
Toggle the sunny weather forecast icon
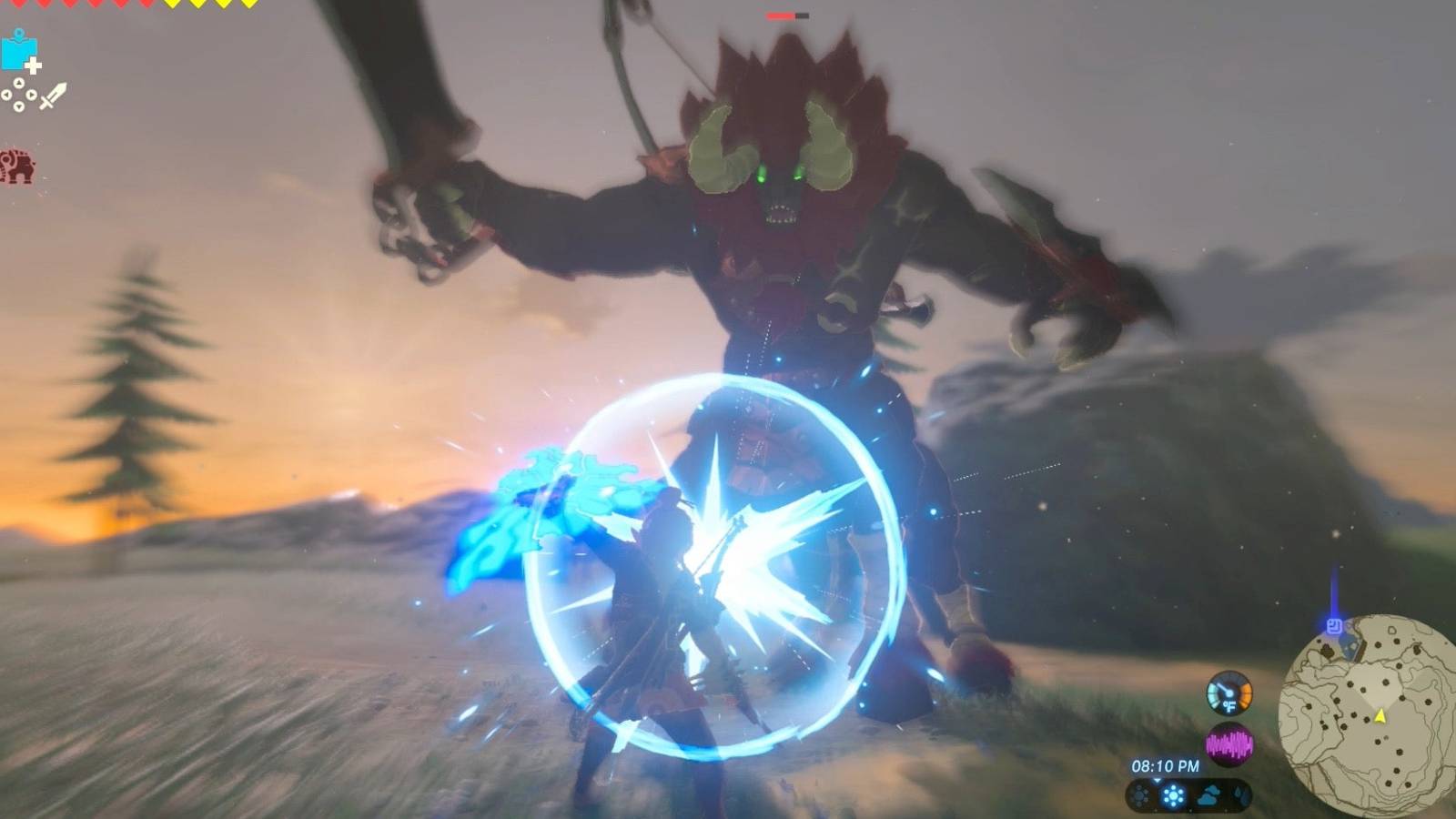(1176, 795)
